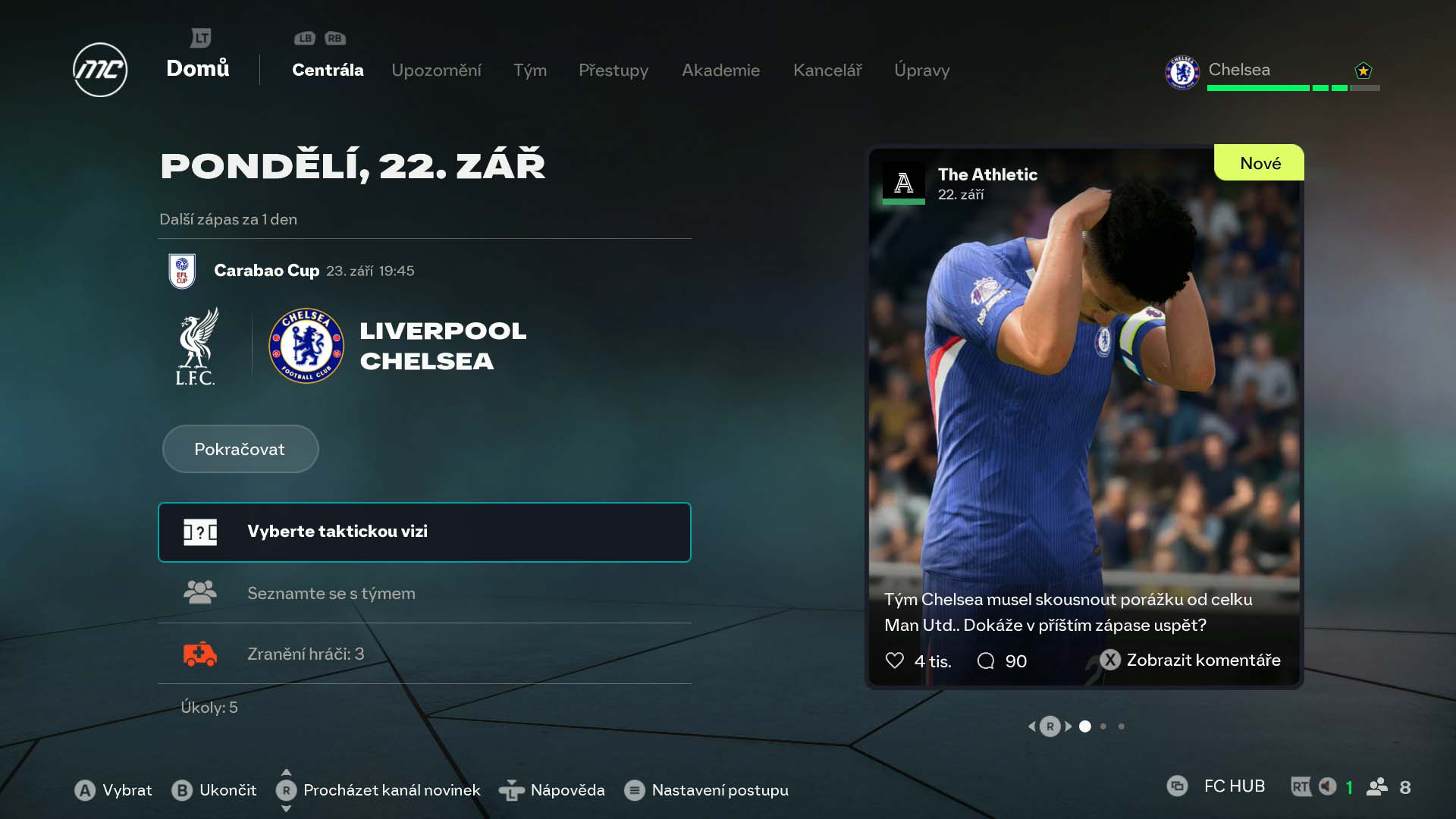Open the news comment bubble icon
This screenshot has height=819, width=1456.
(x=986, y=661)
